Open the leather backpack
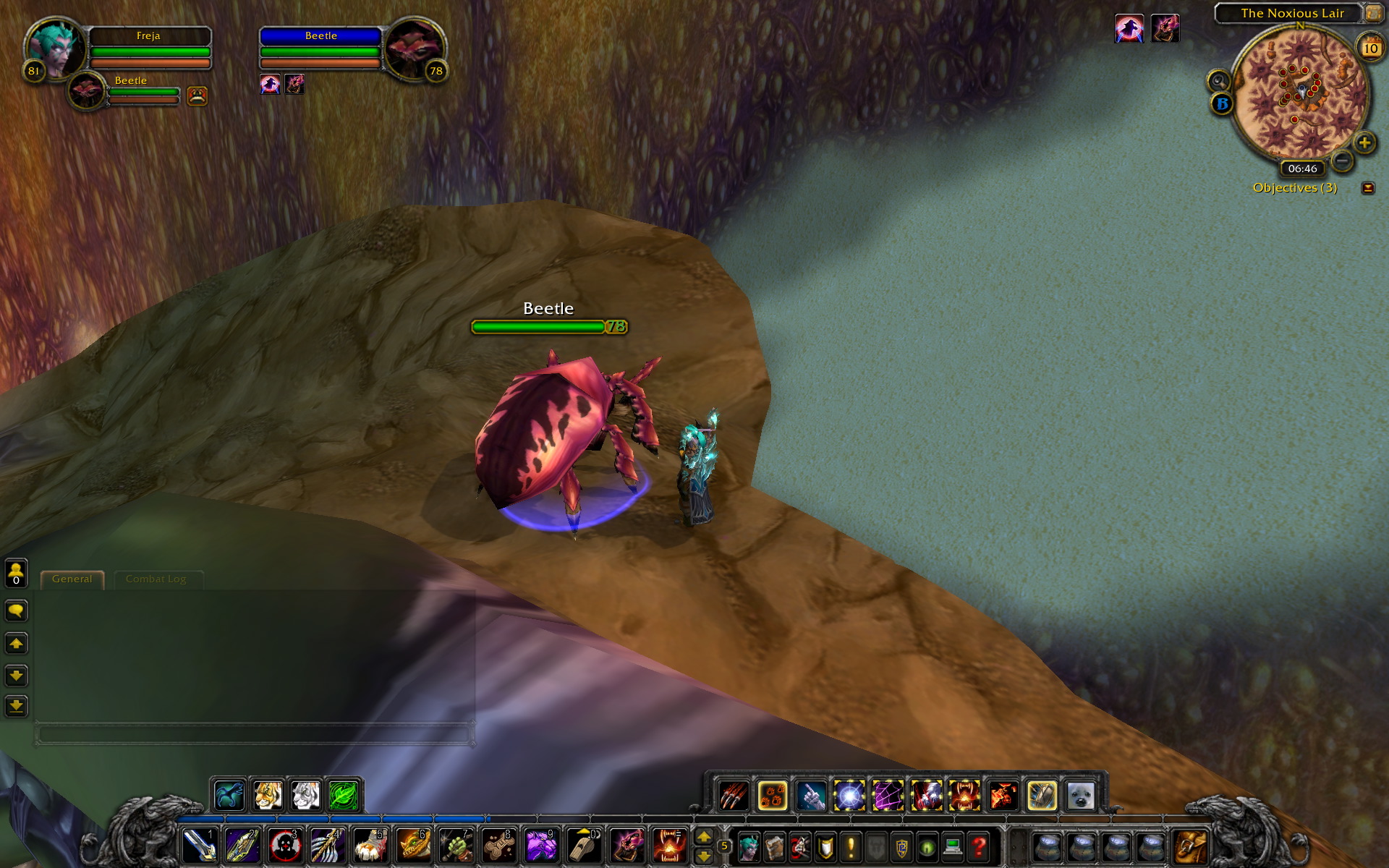The height and width of the screenshot is (868, 1389). pos(1190,846)
